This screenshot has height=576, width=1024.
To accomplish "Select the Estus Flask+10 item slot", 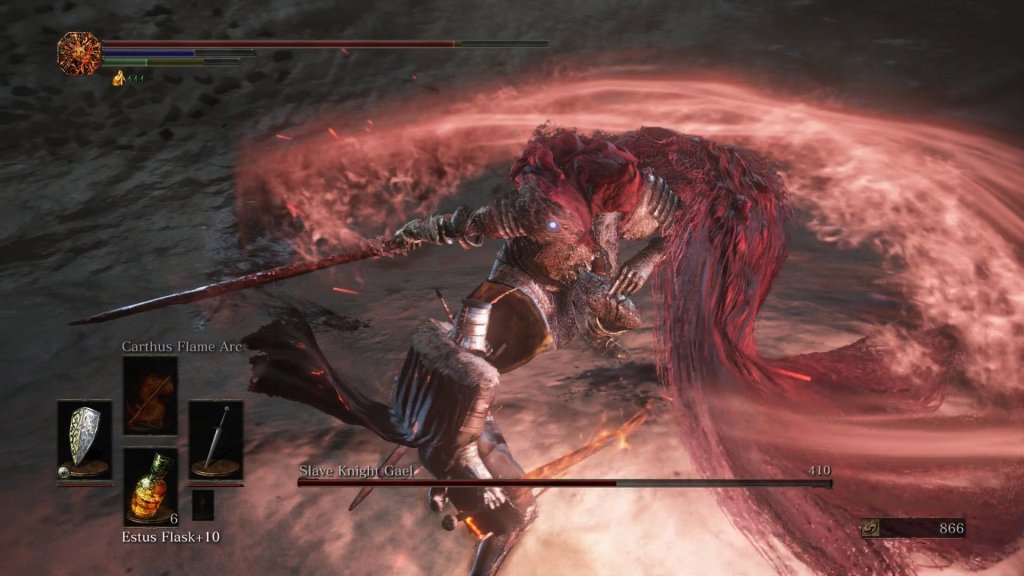I will 150,485.
